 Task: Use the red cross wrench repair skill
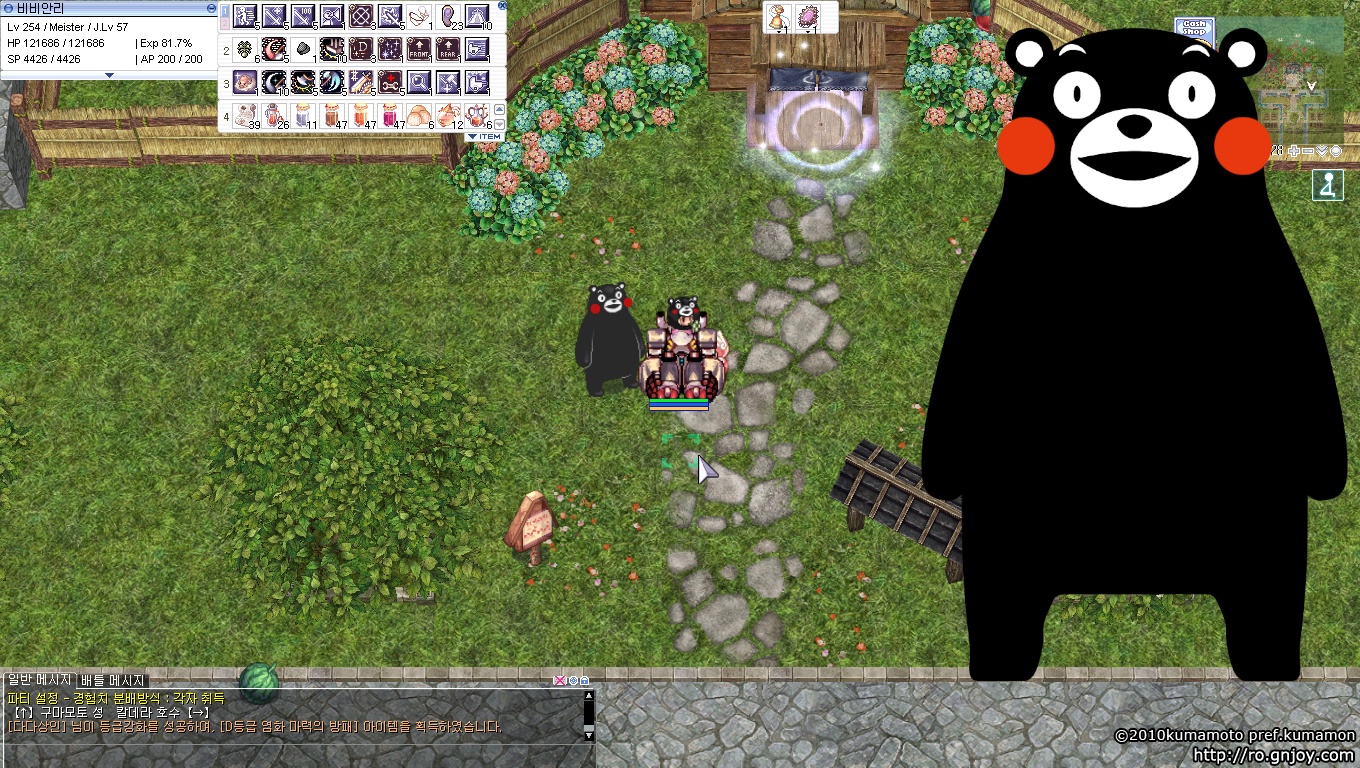point(390,82)
